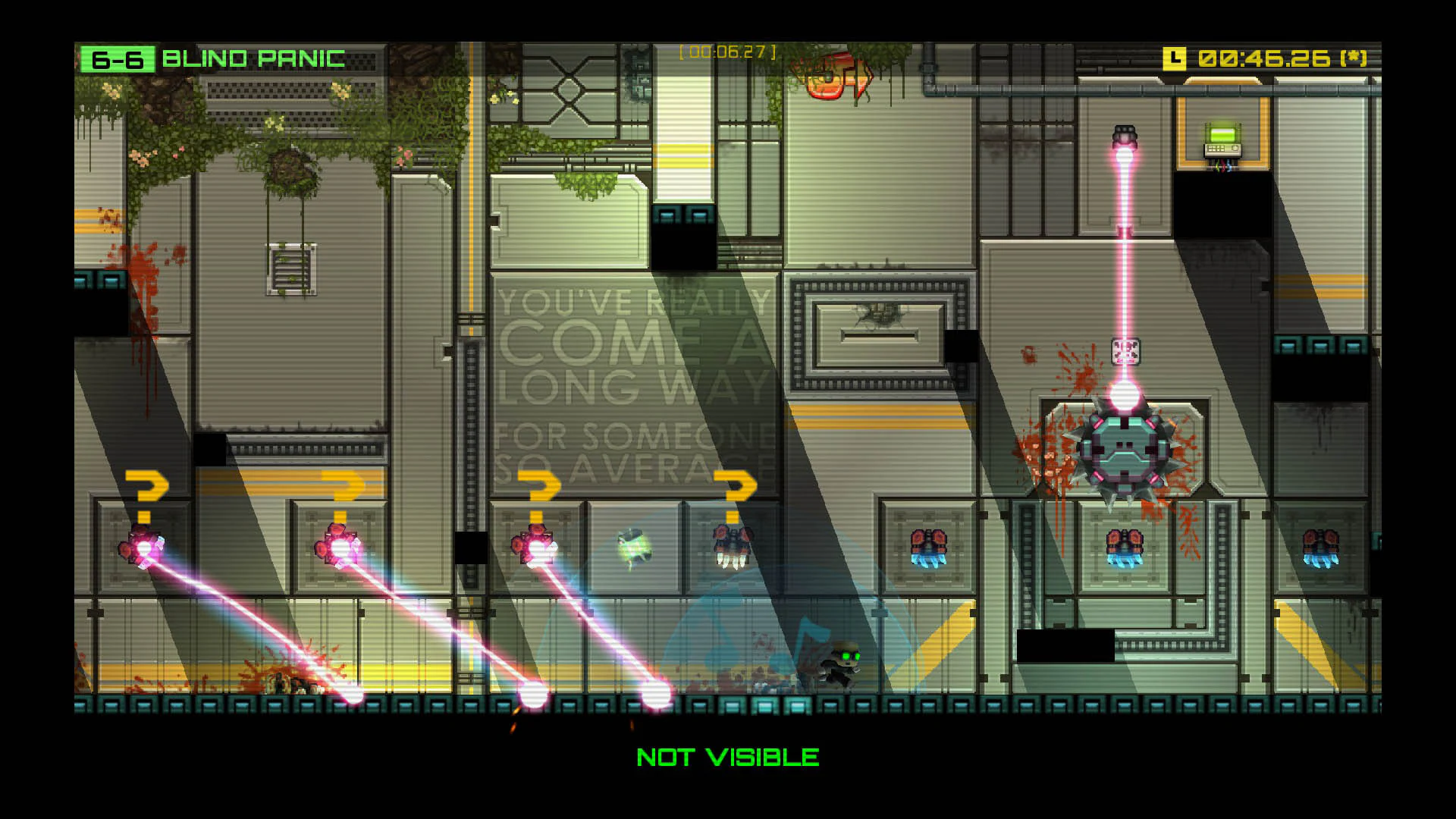Click the bracketed 00:06.27 split time

(728, 52)
